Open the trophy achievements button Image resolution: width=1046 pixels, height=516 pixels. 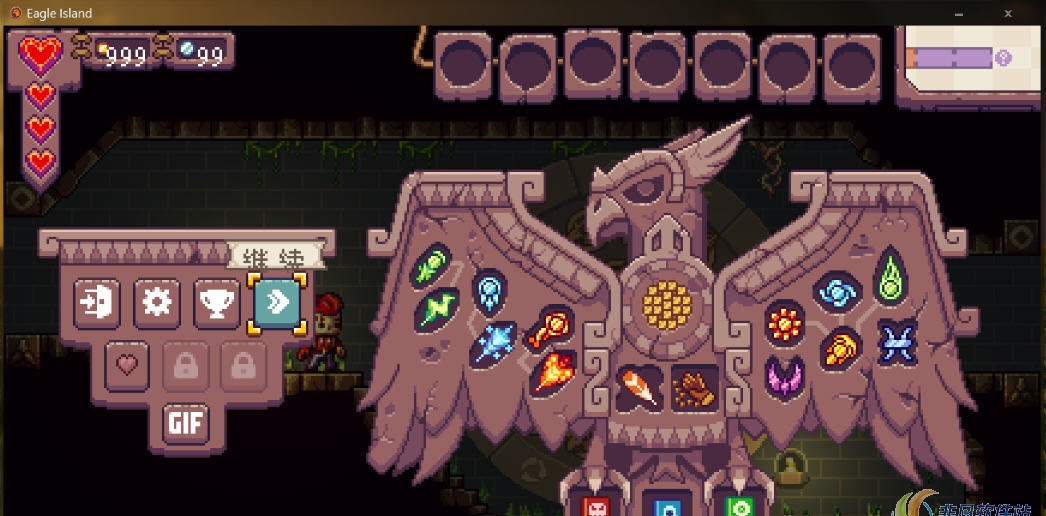point(217,301)
